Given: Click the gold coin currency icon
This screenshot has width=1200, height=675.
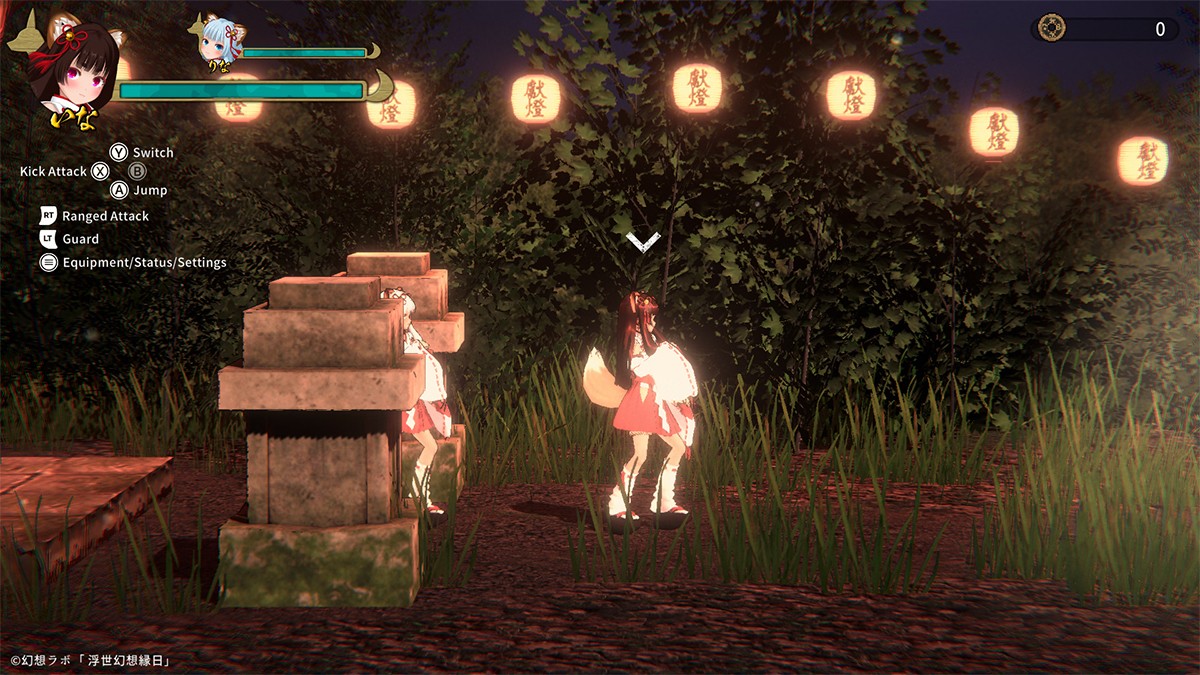Looking at the screenshot, I should (x=1051, y=28).
